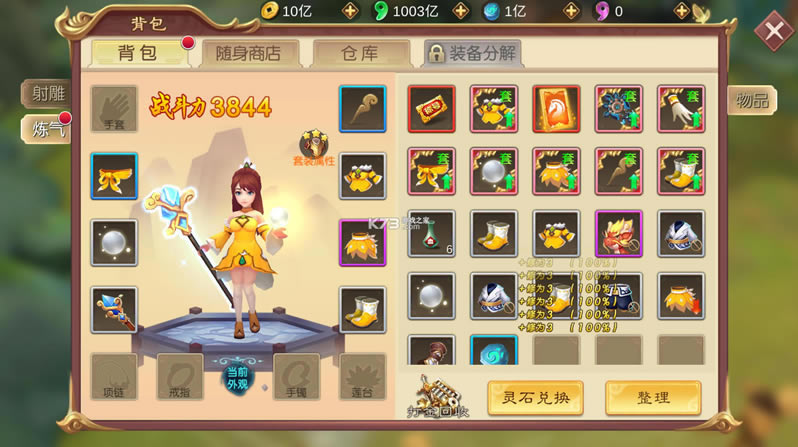Select the equipped staff weapon slot
The width and height of the screenshot is (798, 447).
(x=114, y=309)
